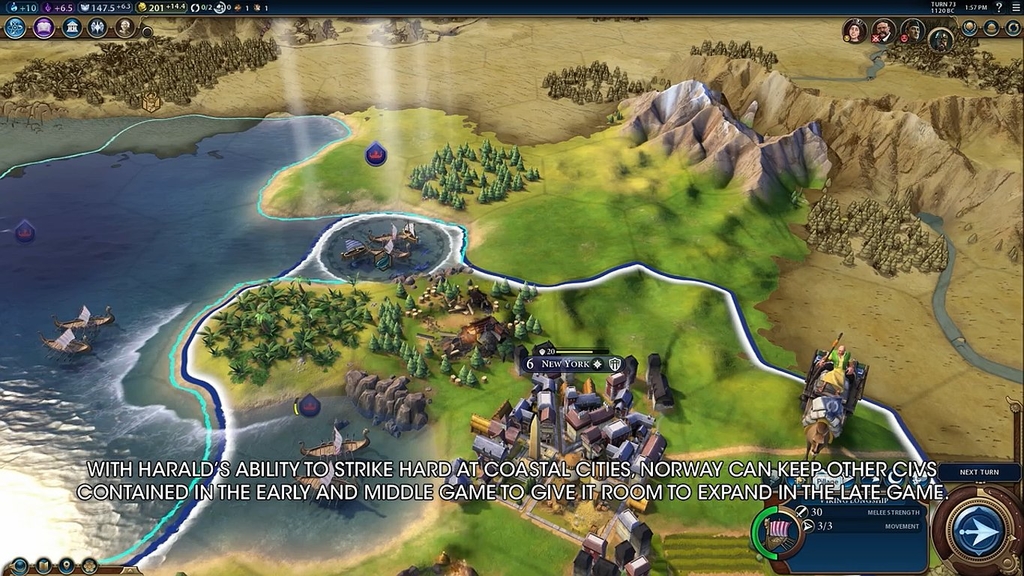Image resolution: width=1024 pixels, height=576 pixels.
Task: Click the Next Turn label
Action: pos(979,472)
